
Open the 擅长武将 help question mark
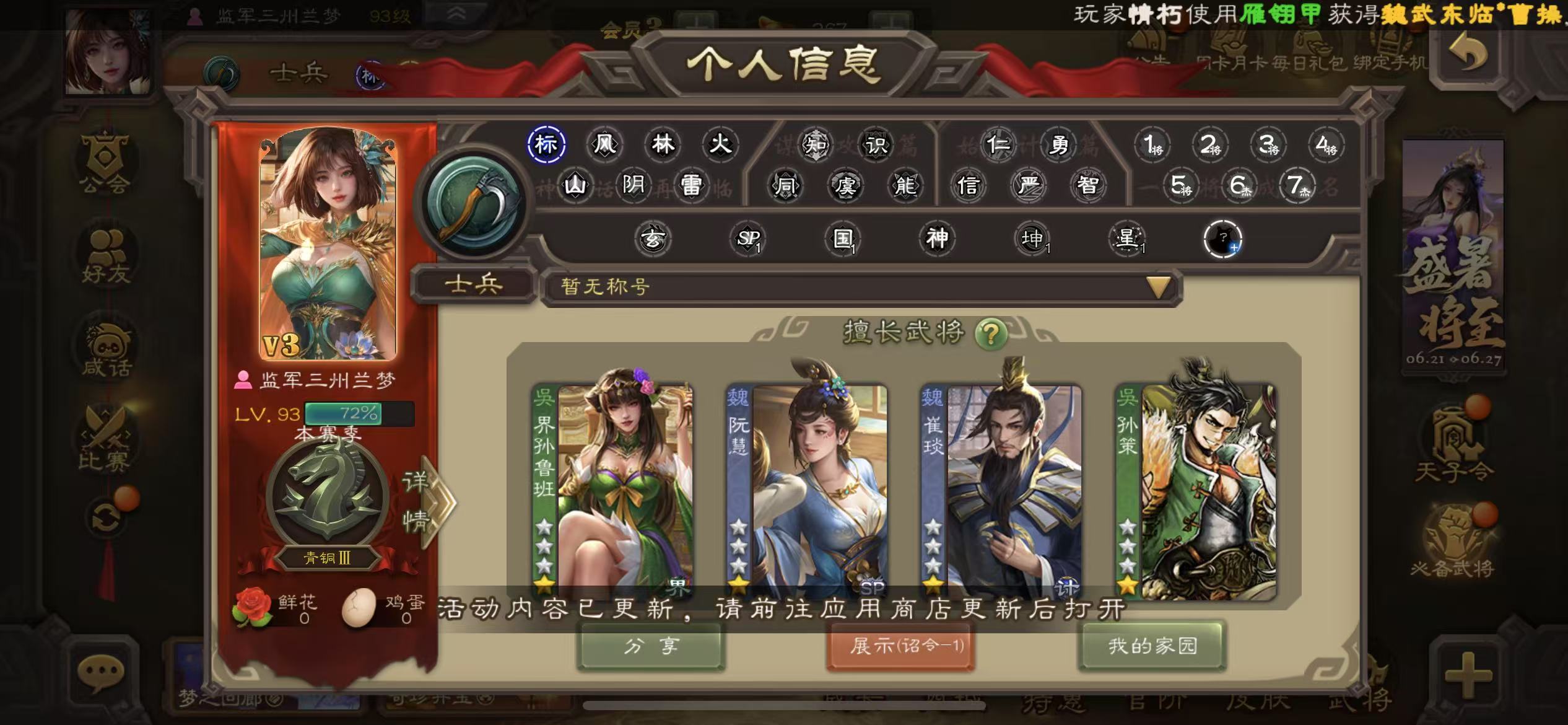click(x=990, y=335)
